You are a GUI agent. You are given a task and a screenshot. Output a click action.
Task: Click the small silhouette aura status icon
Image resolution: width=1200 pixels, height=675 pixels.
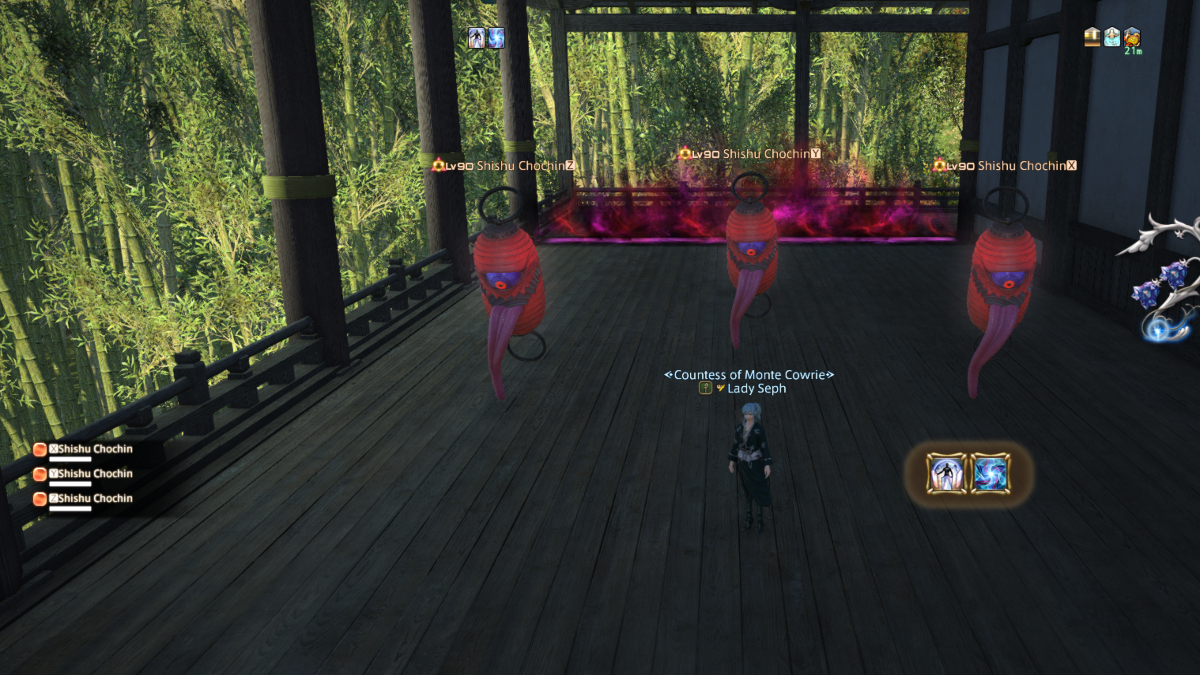[477, 38]
